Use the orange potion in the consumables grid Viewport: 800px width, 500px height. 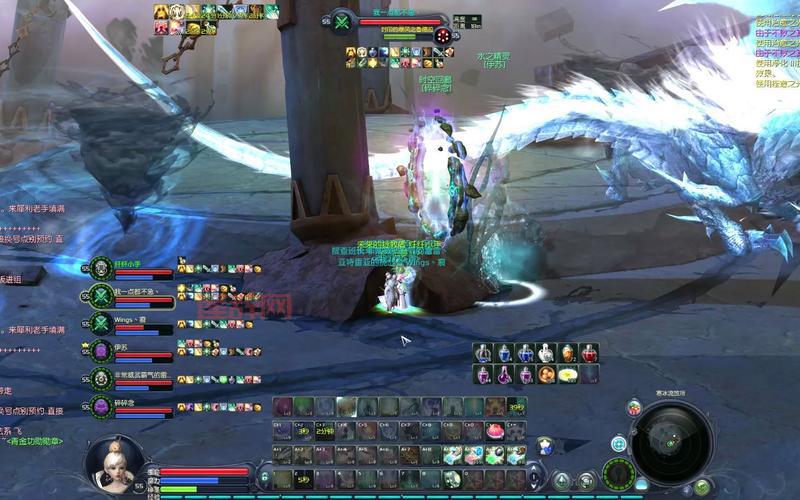[x=569, y=353]
